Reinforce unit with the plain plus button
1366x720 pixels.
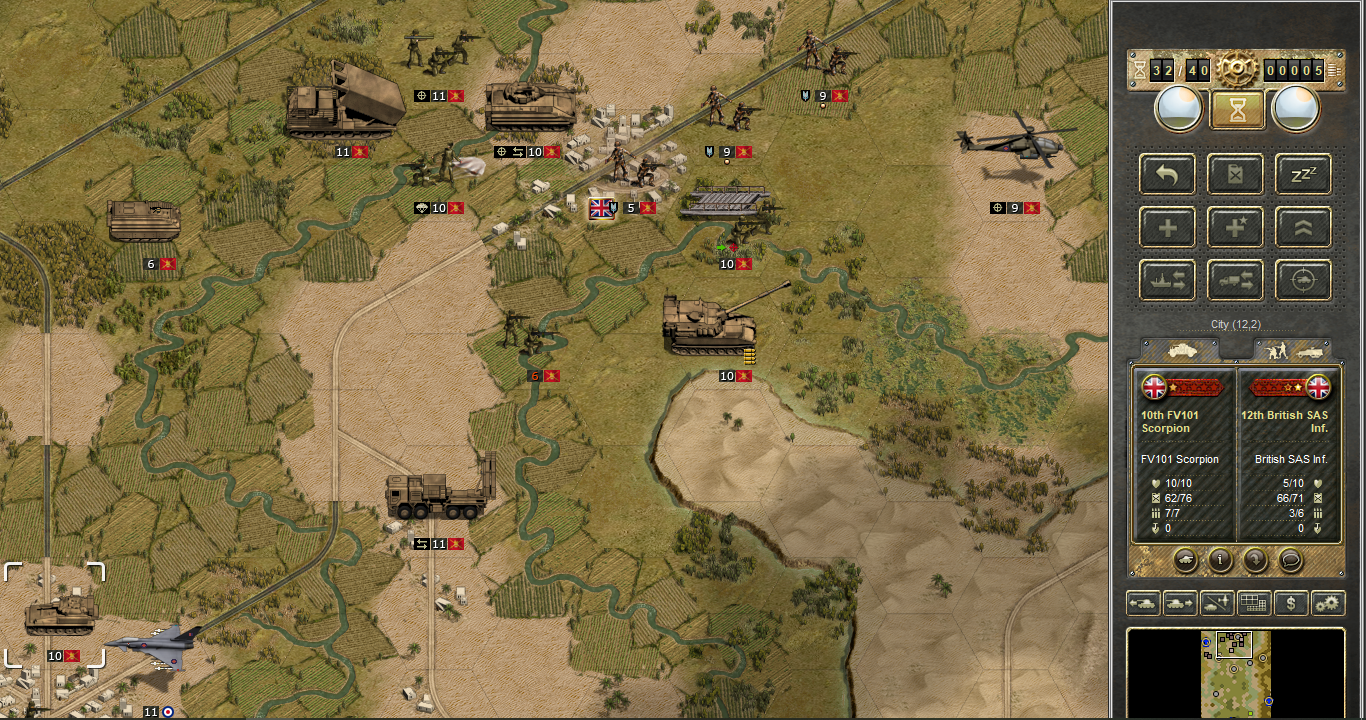[x=1167, y=228]
